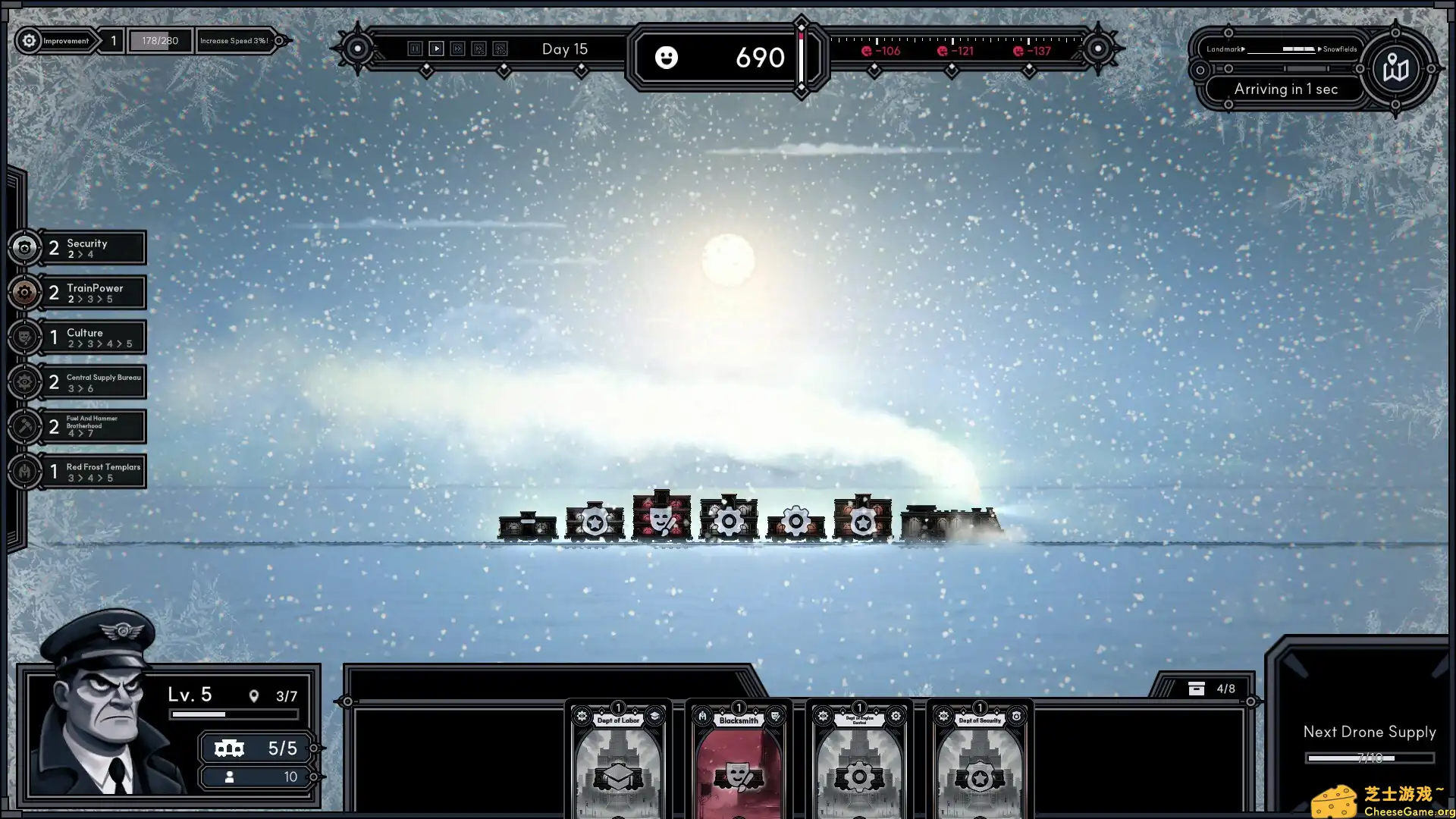Select the Security faction icon in sidebar
This screenshot has height=819, width=1456.
[25, 247]
